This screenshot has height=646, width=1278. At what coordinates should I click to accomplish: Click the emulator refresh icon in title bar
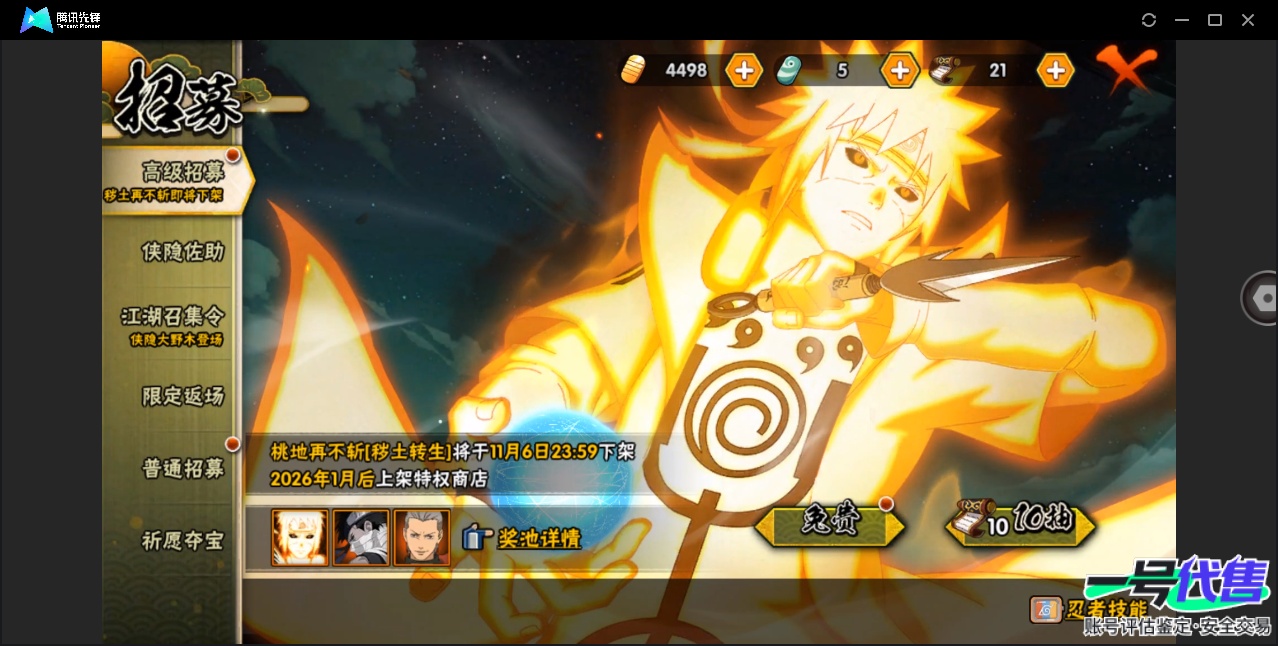1149,20
